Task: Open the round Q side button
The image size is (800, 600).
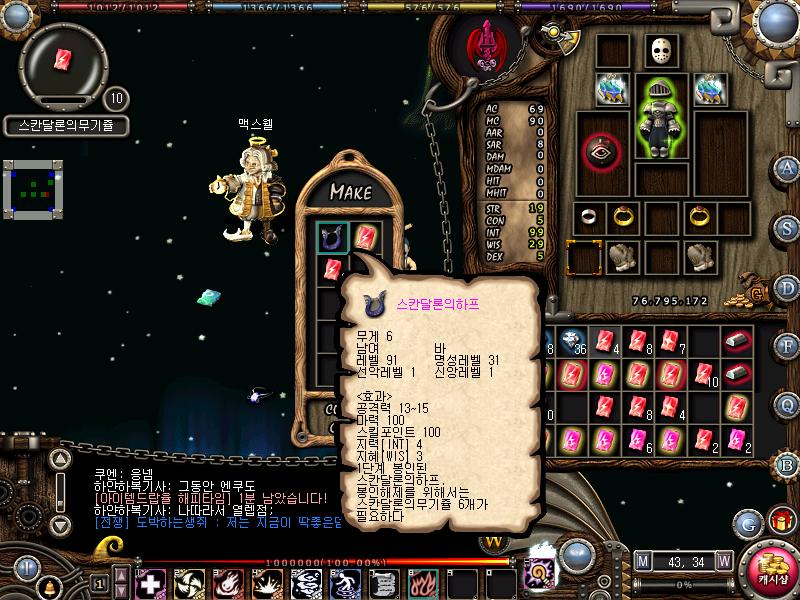Action: (x=788, y=404)
